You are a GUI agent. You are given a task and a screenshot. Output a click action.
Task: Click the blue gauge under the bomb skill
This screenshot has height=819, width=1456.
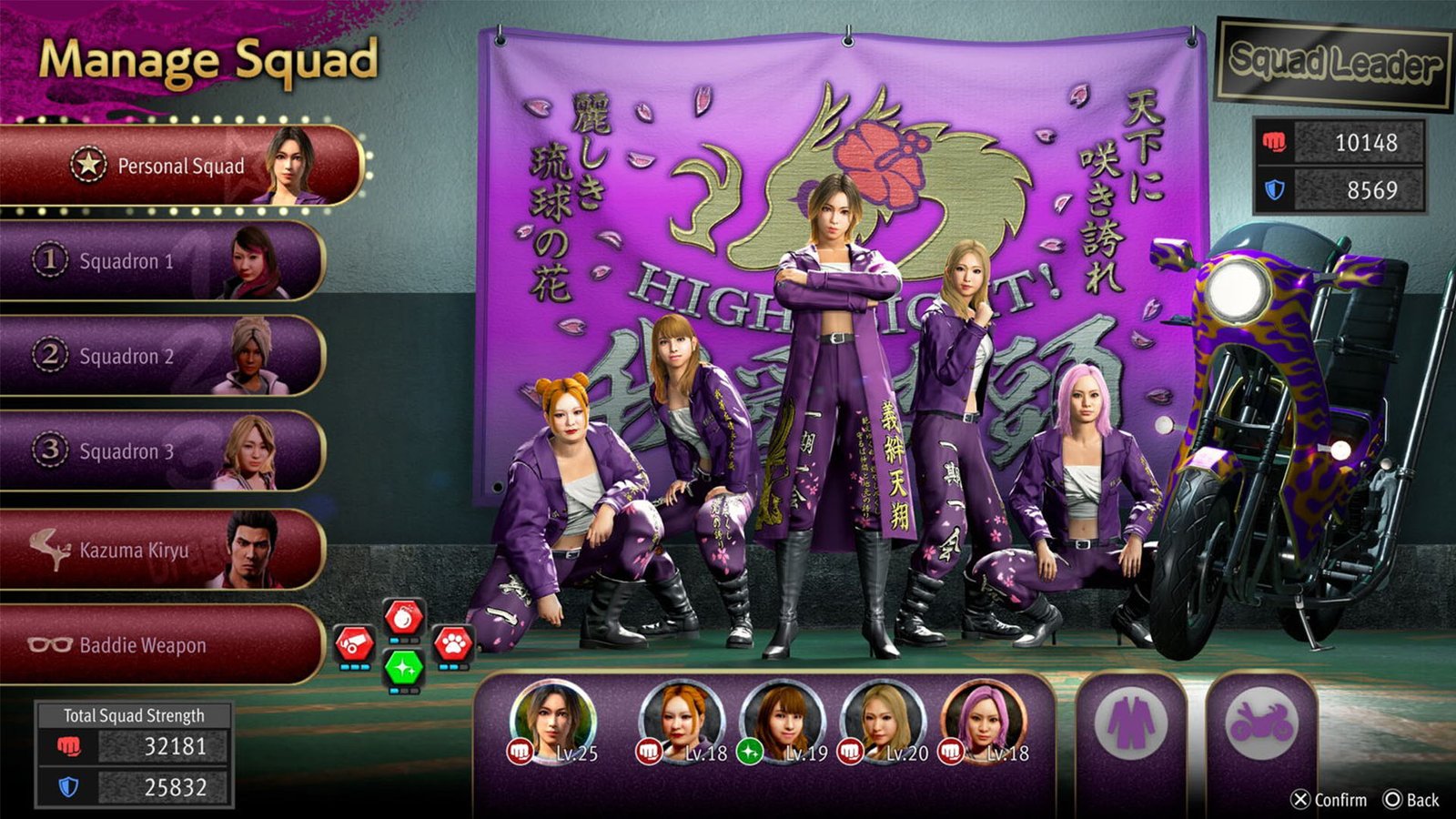pos(393,641)
